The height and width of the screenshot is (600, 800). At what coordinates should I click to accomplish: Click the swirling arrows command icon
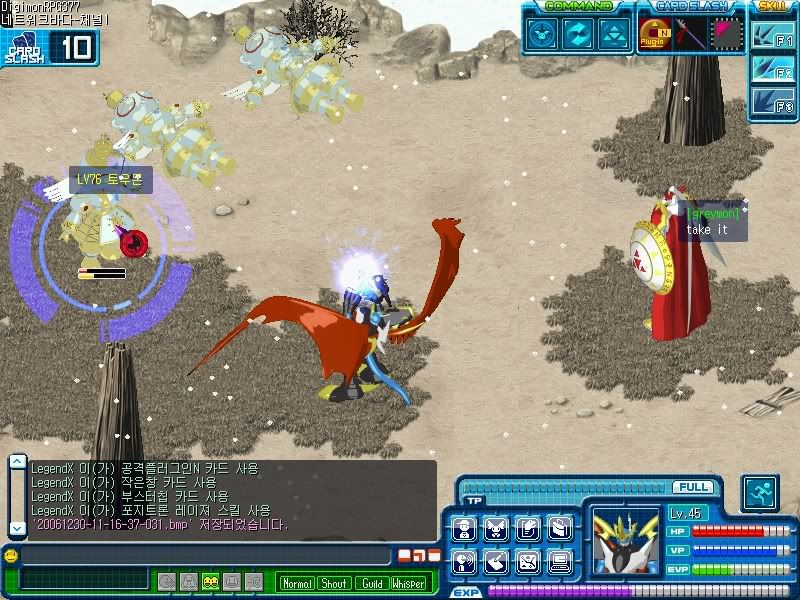[x=577, y=34]
